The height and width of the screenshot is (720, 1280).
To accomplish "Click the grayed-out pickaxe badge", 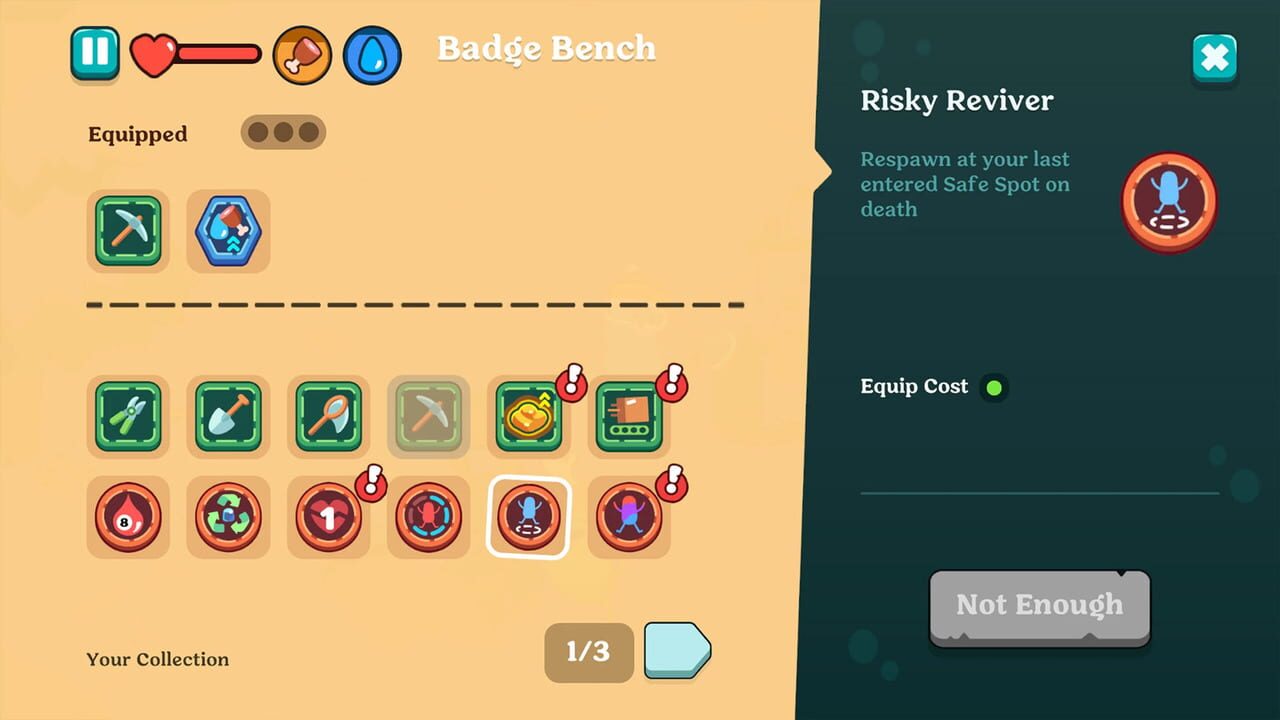I will (428, 416).
